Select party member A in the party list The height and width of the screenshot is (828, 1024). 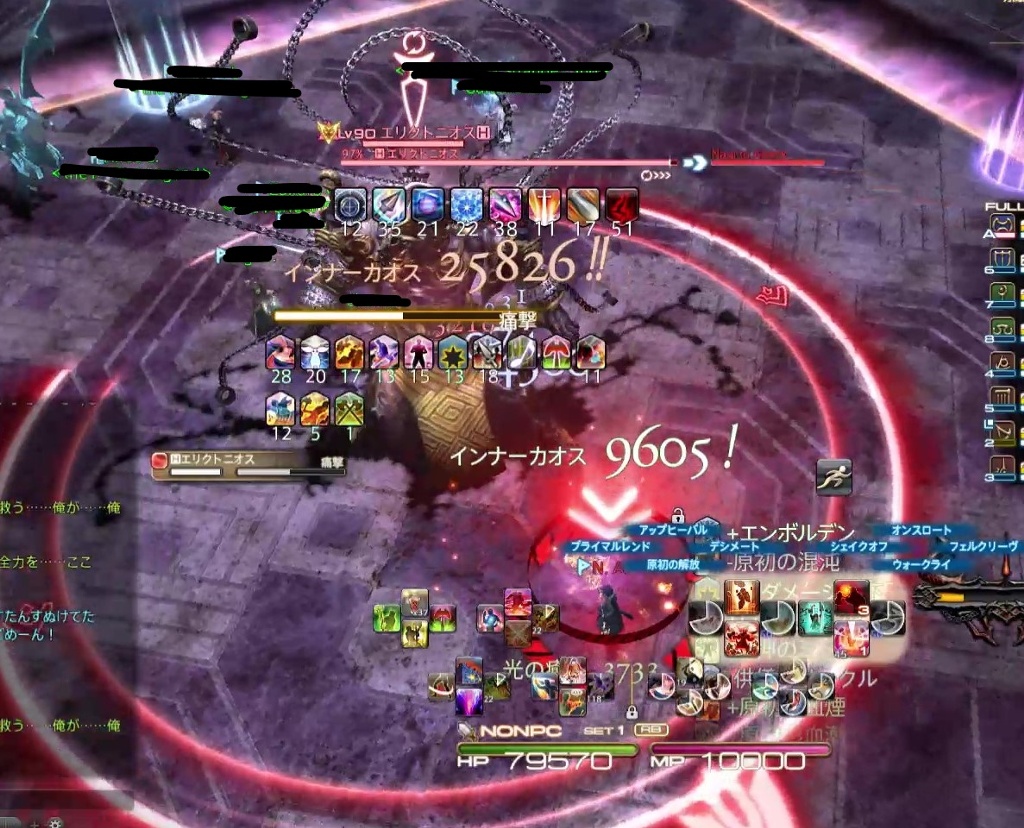pyautogui.click(x=1003, y=232)
